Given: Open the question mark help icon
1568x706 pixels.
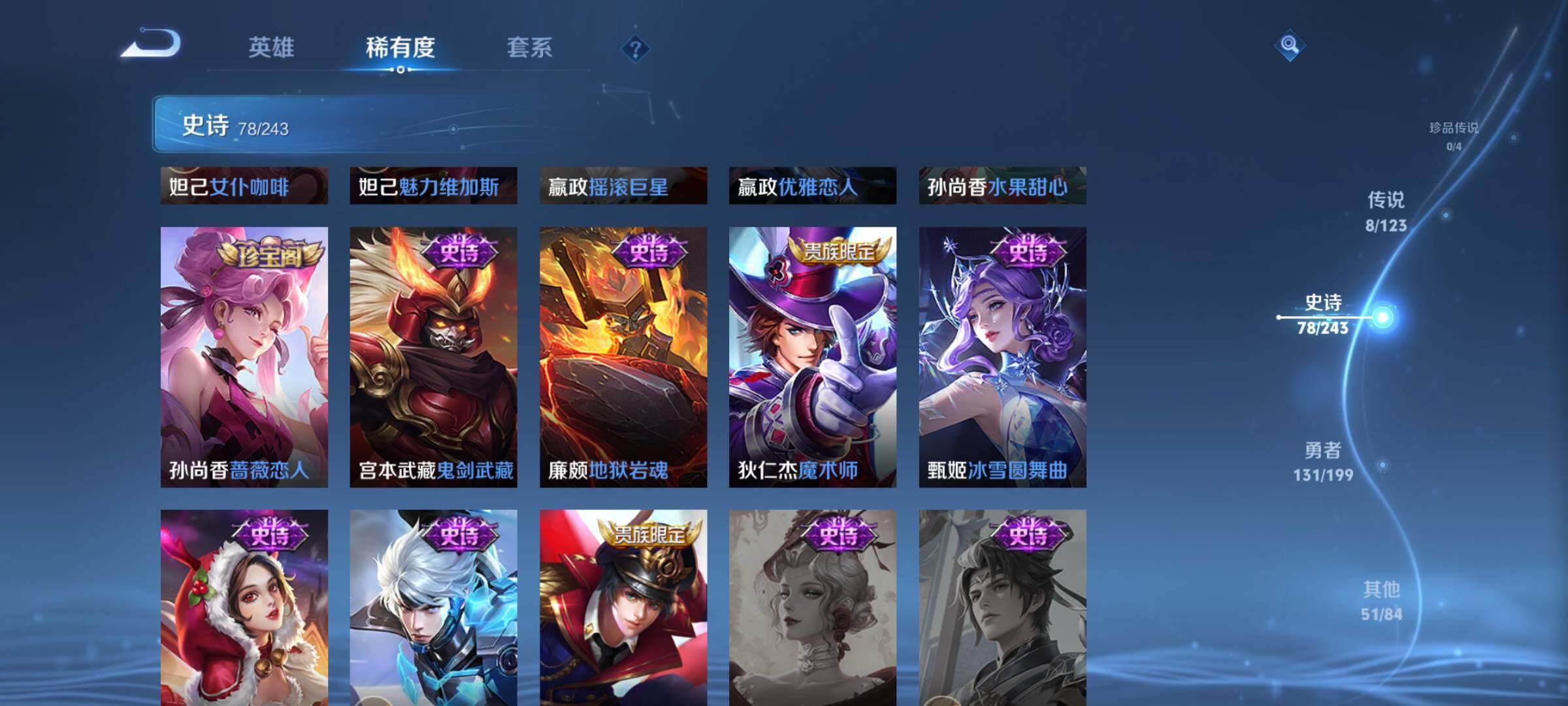Looking at the screenshot, I should coord(635,48).
